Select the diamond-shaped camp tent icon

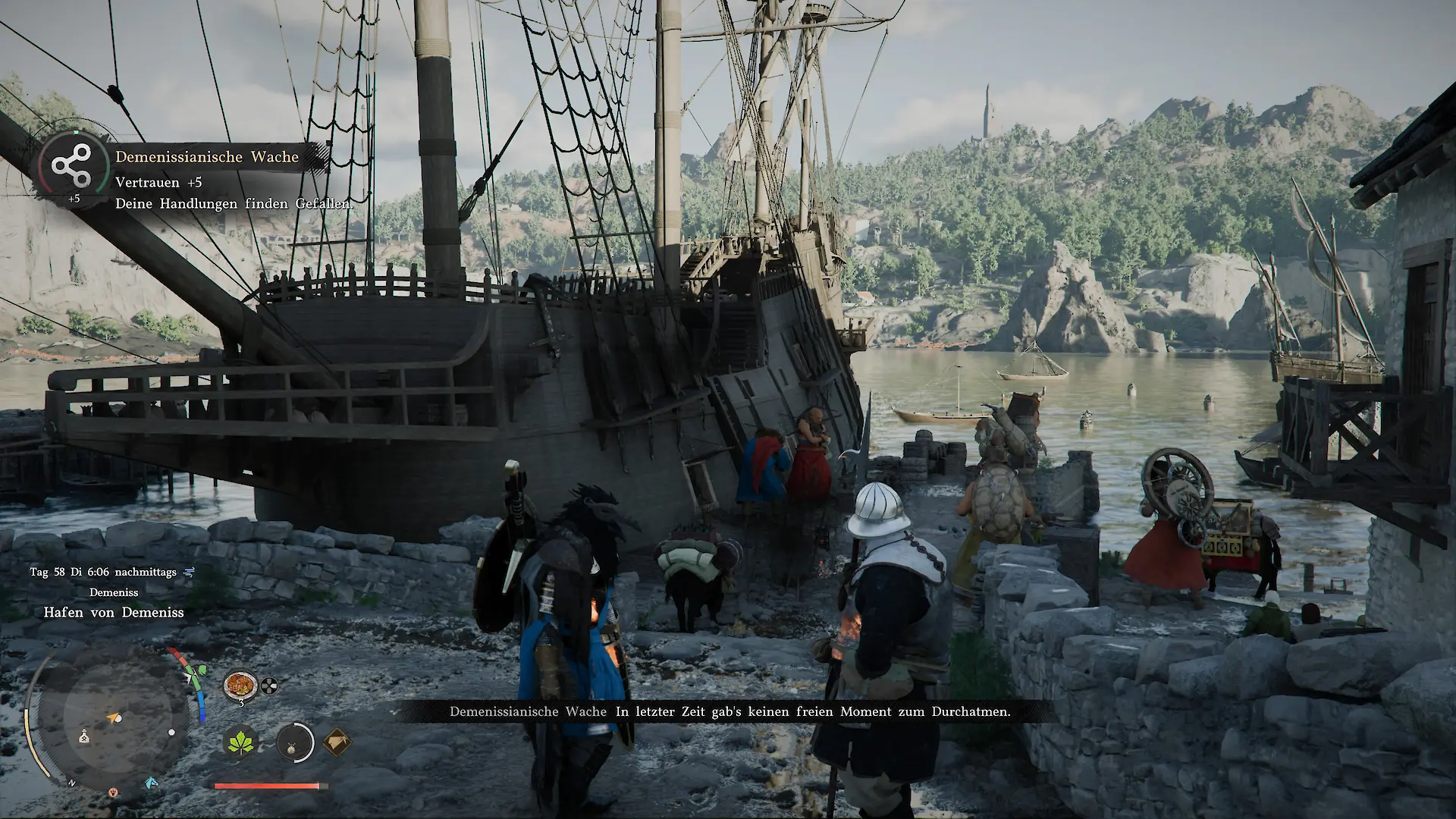pos(337,742)
